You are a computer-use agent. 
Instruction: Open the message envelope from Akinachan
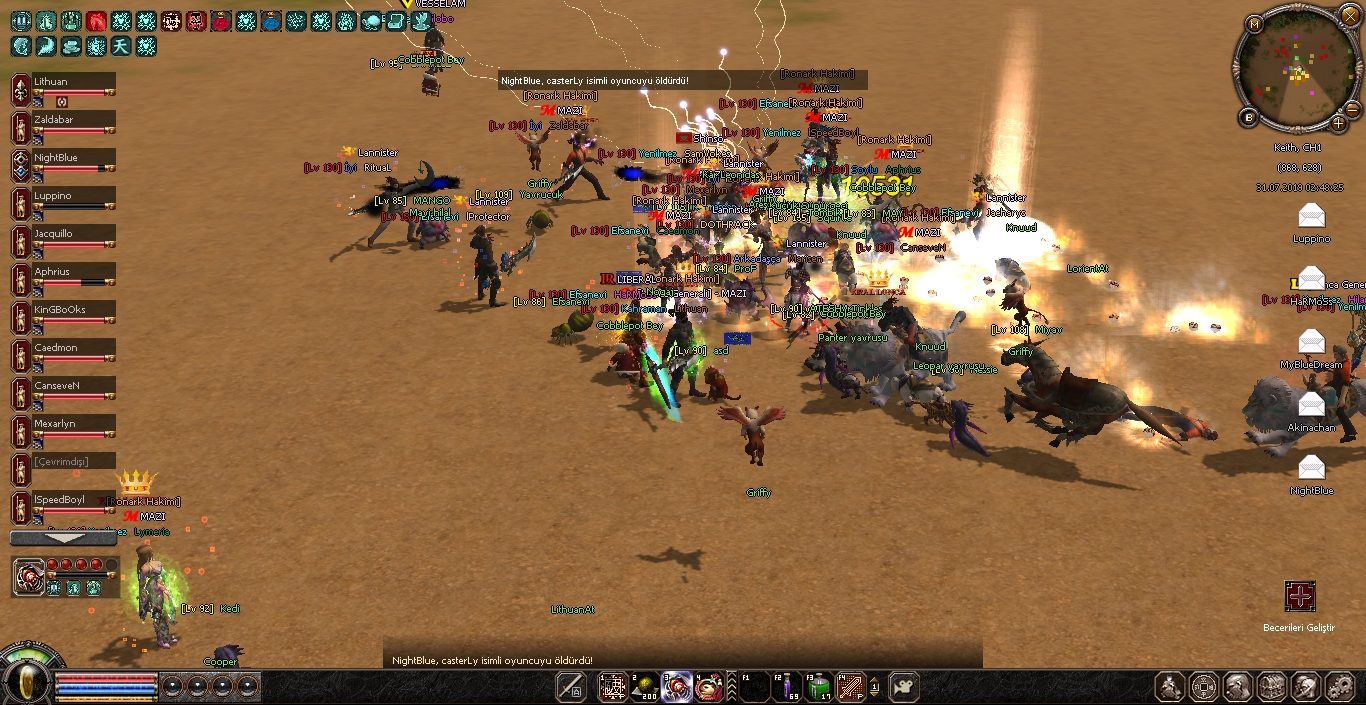click(1311, 405)
